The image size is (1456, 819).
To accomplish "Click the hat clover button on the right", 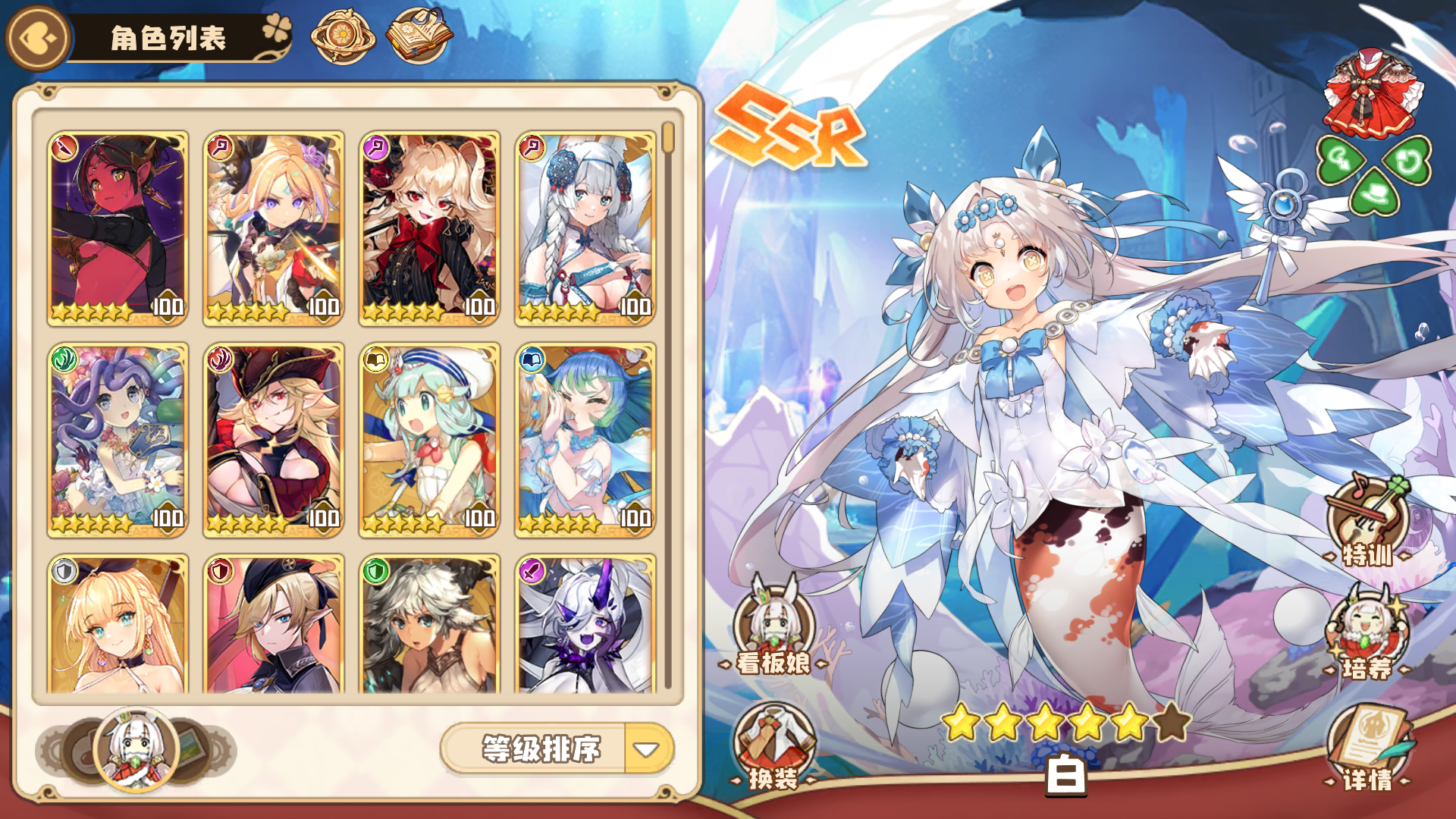I will [1373, 193].
